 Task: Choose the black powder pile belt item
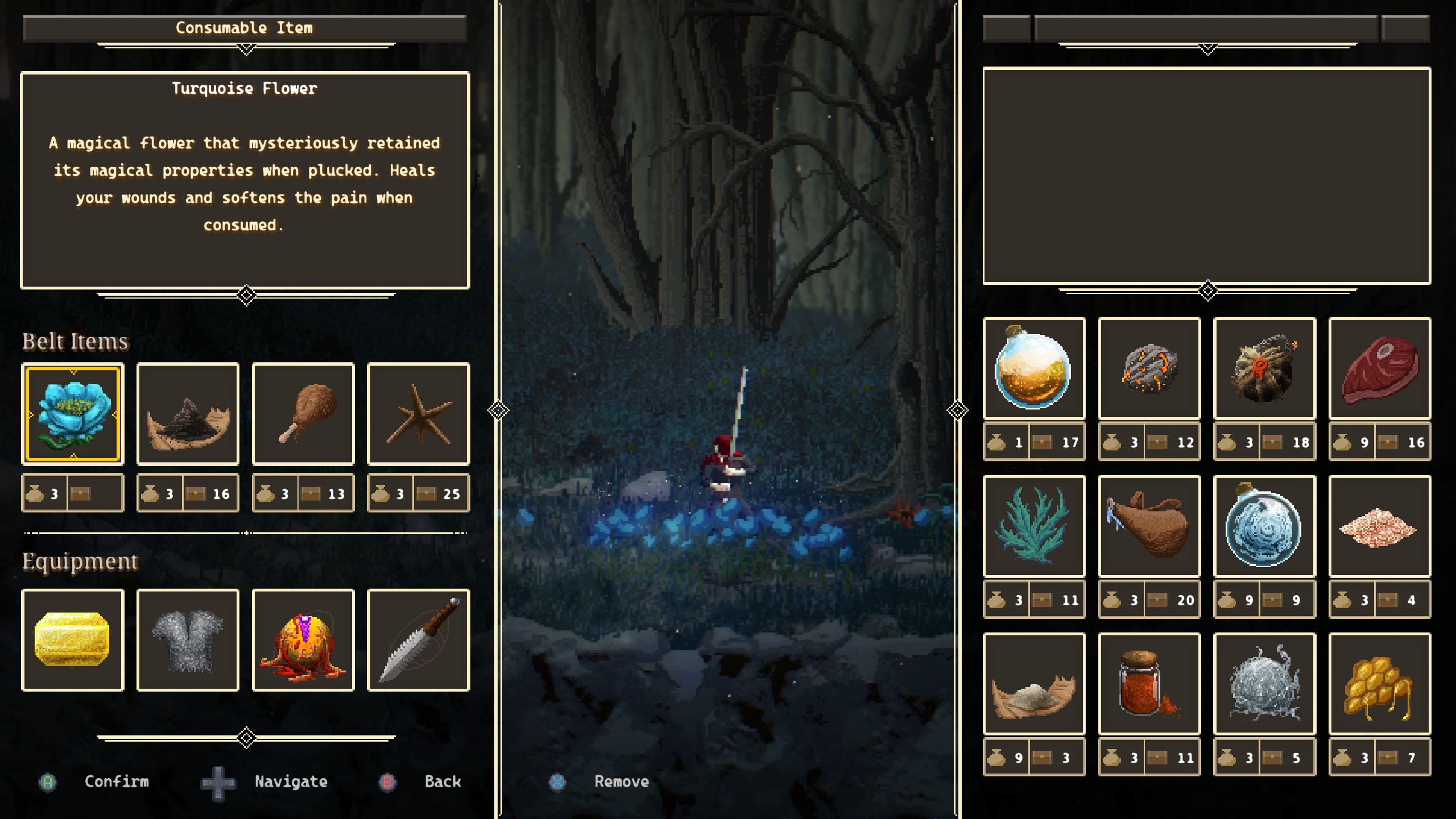click(x=188, y=414)
